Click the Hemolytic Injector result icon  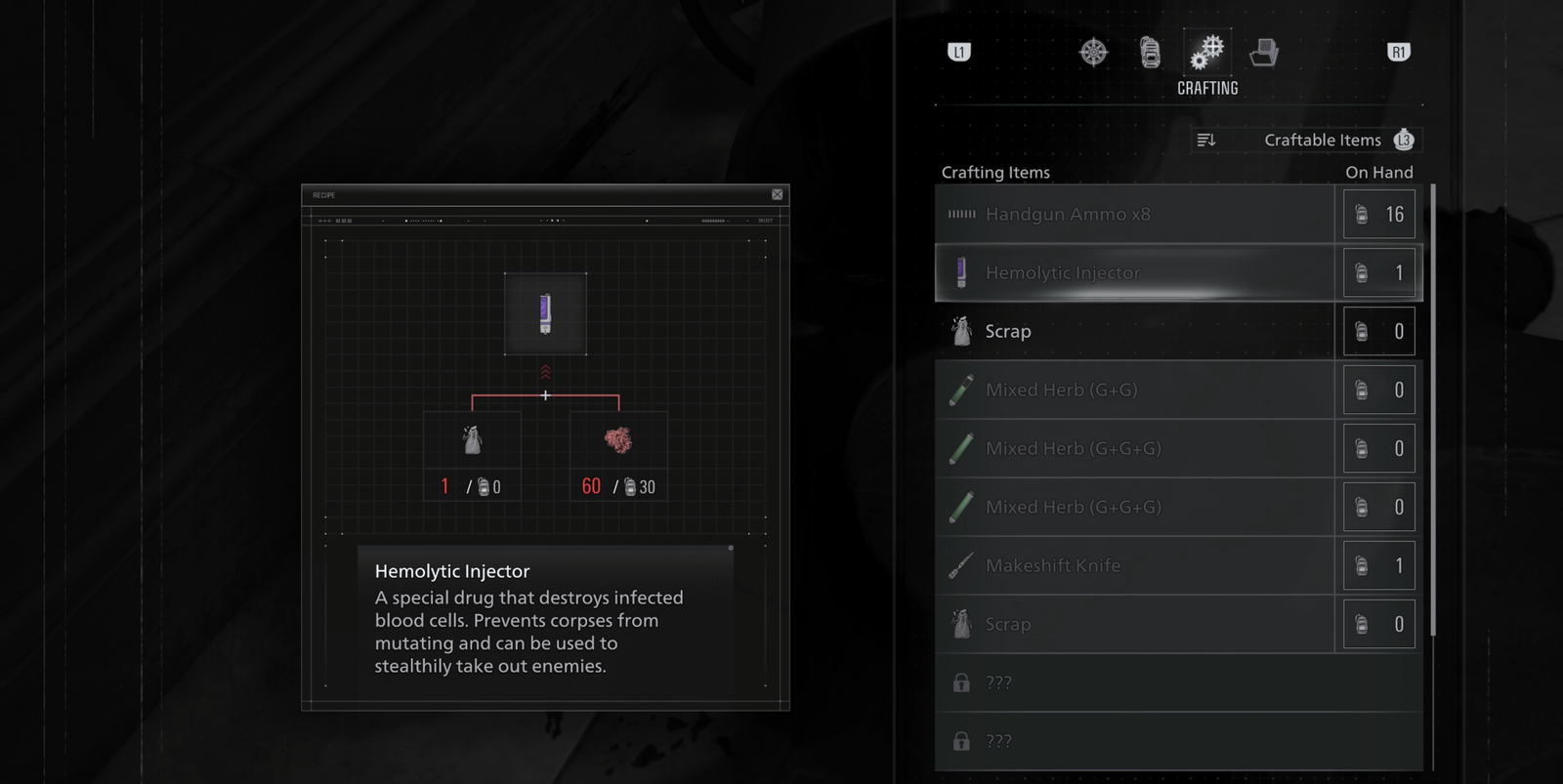pyautogui.click(x=545, y=313)
